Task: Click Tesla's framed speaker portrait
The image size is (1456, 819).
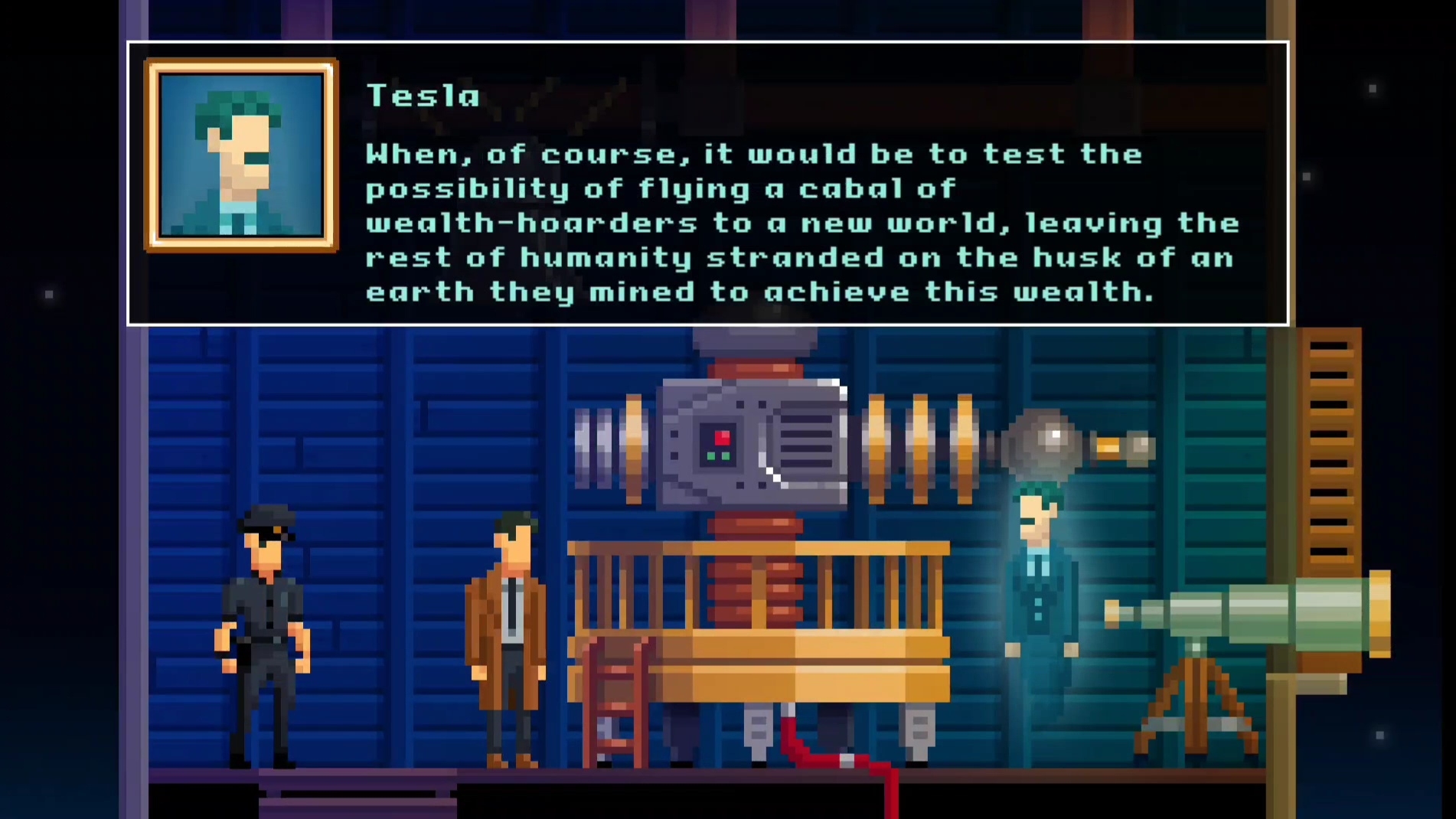Action: [x=241, y=155]
